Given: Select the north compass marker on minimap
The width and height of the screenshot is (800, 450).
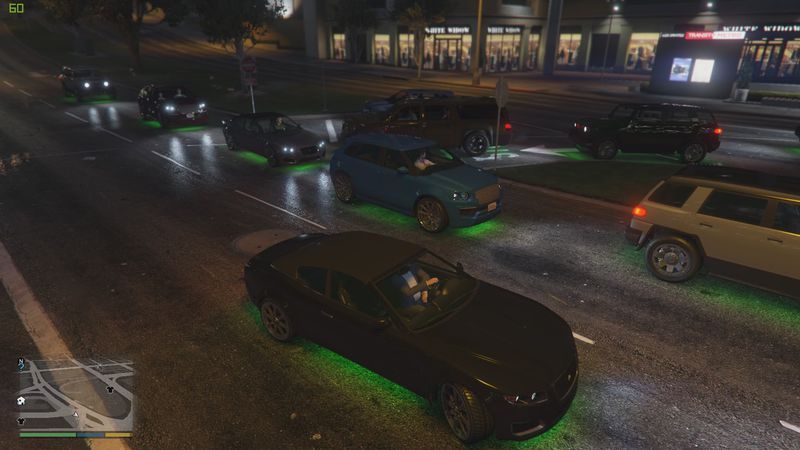Looking at the screenshot, I should click(21, 365).
